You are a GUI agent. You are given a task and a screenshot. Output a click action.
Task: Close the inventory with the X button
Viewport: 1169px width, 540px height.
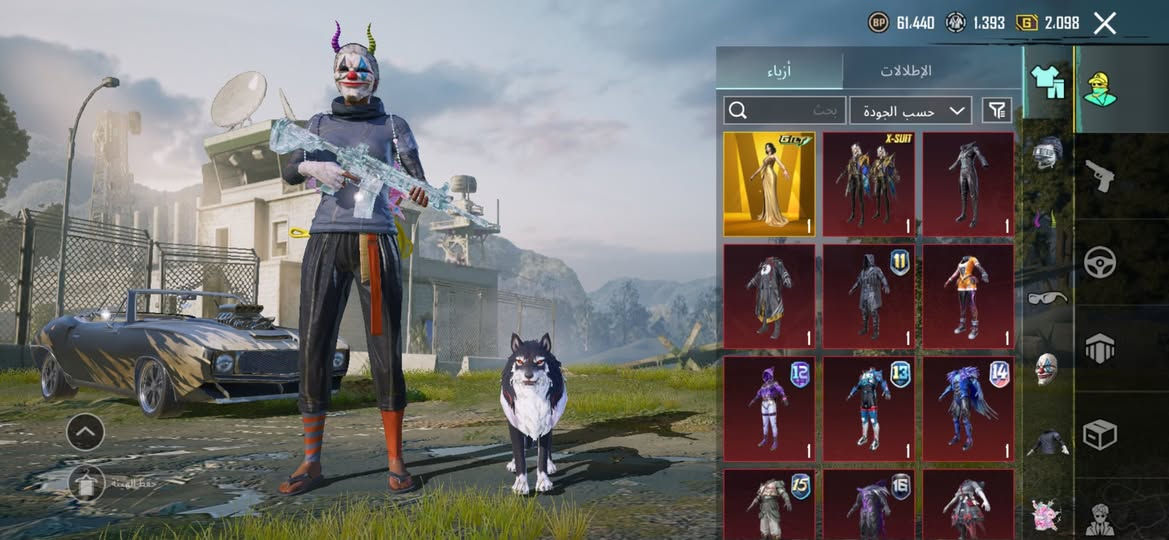click(x=1104, y=23)
